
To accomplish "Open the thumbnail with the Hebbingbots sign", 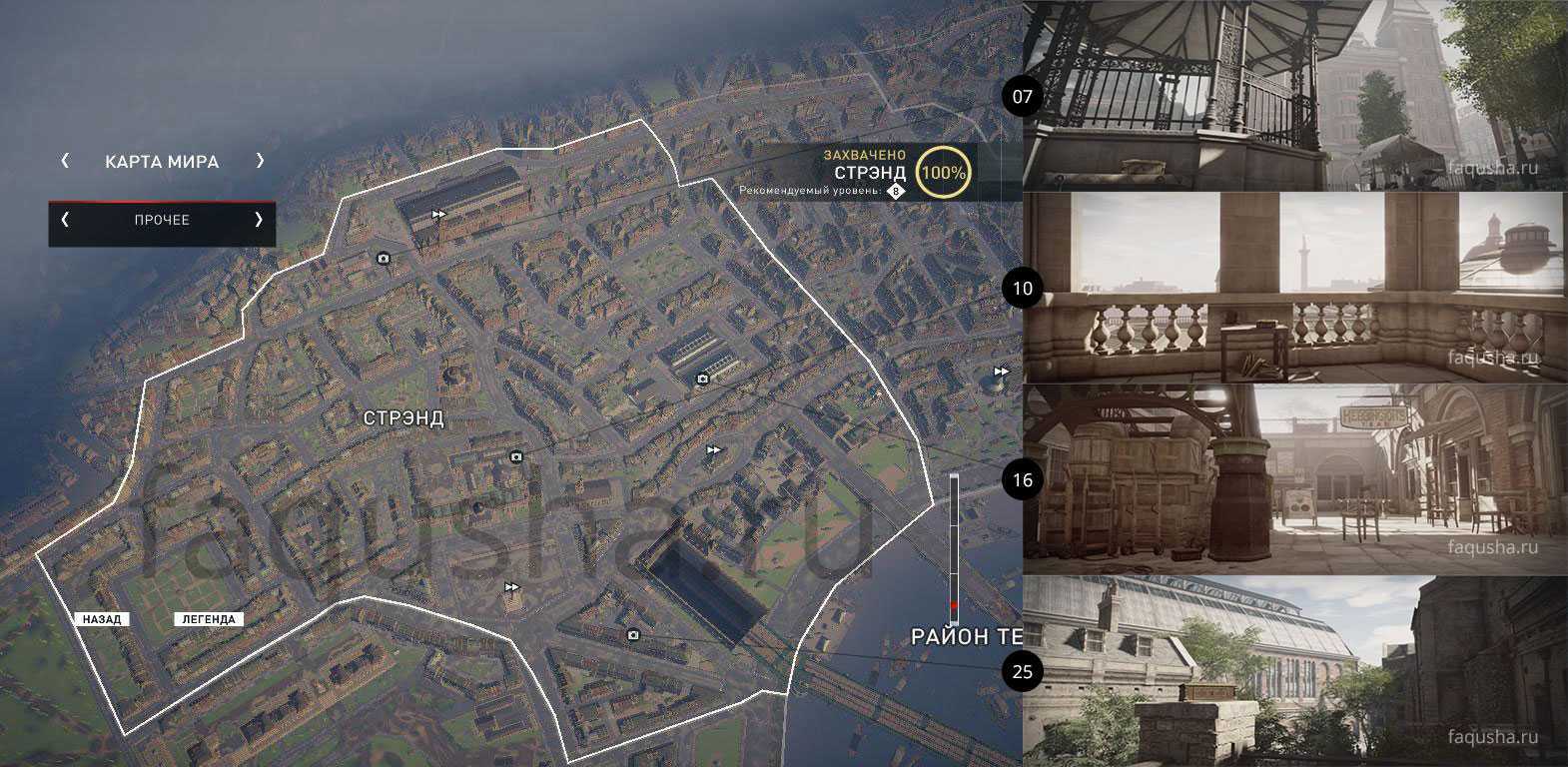I will (1294, 479).
